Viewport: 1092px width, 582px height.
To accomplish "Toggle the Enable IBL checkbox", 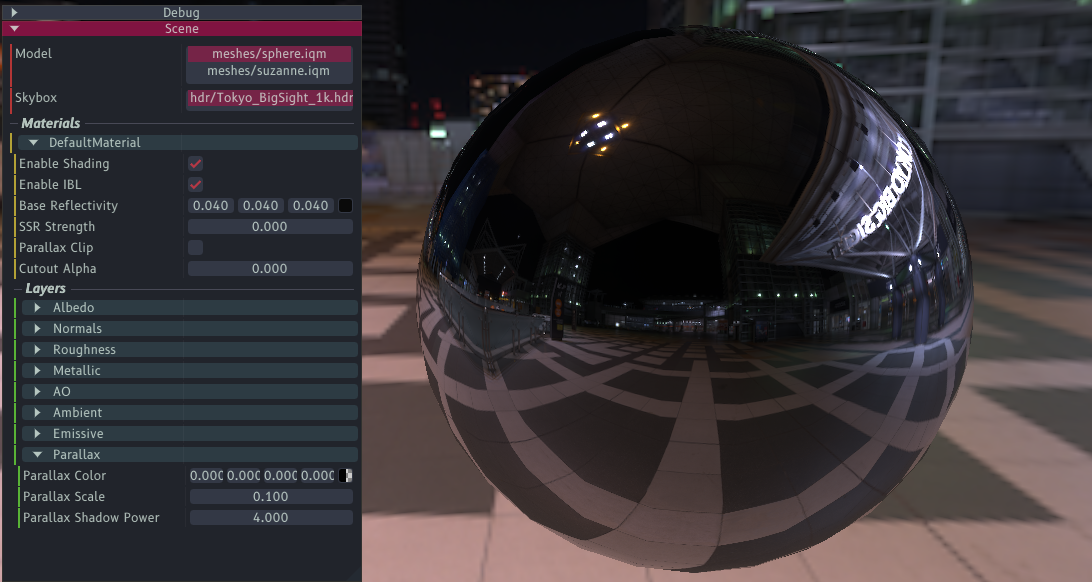I will click(196, 185).
